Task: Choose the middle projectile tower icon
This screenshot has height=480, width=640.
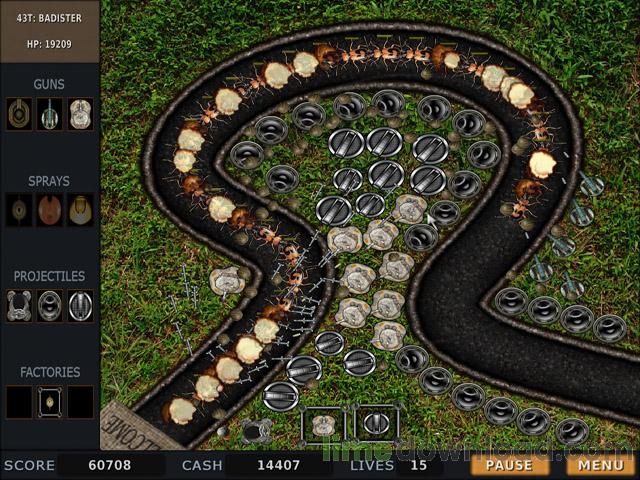Action: pyautogui.click(x=50, y=305)
